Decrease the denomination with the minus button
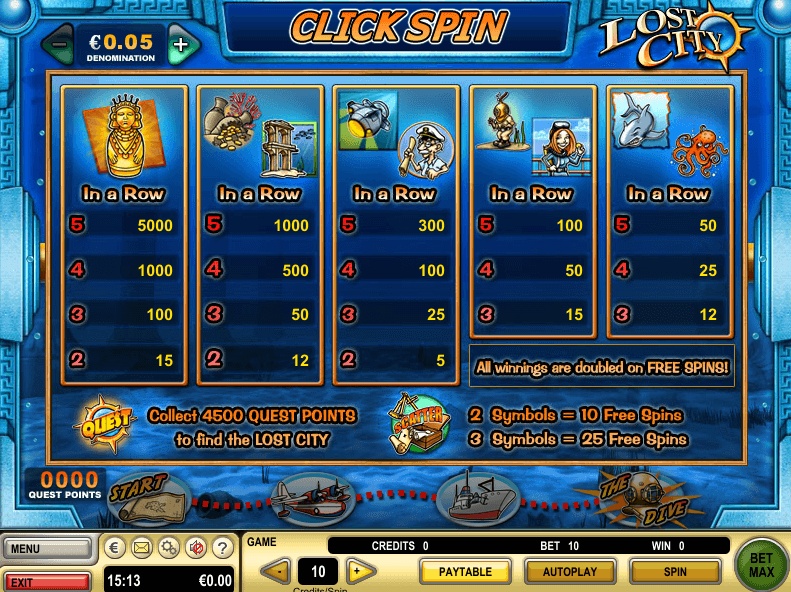Screen dimensions: 791x592 coord(60,45)
